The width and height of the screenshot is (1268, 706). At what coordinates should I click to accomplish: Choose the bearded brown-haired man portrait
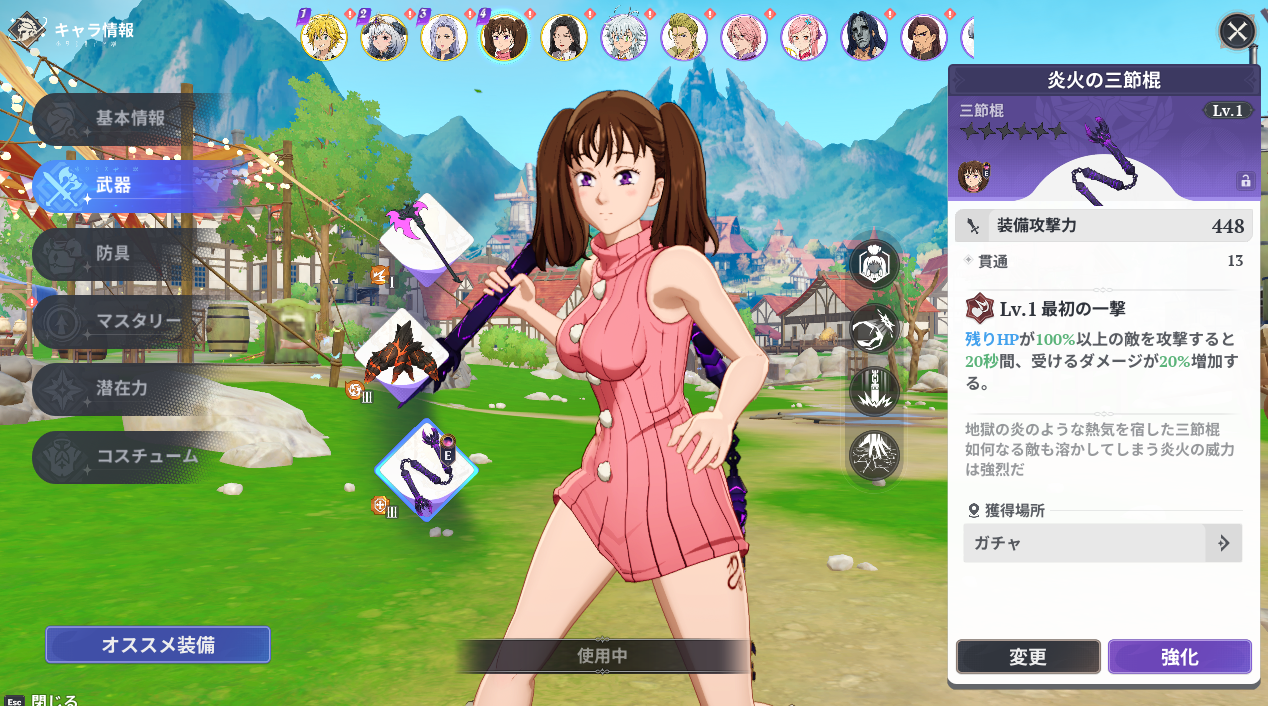click(924, 38)
